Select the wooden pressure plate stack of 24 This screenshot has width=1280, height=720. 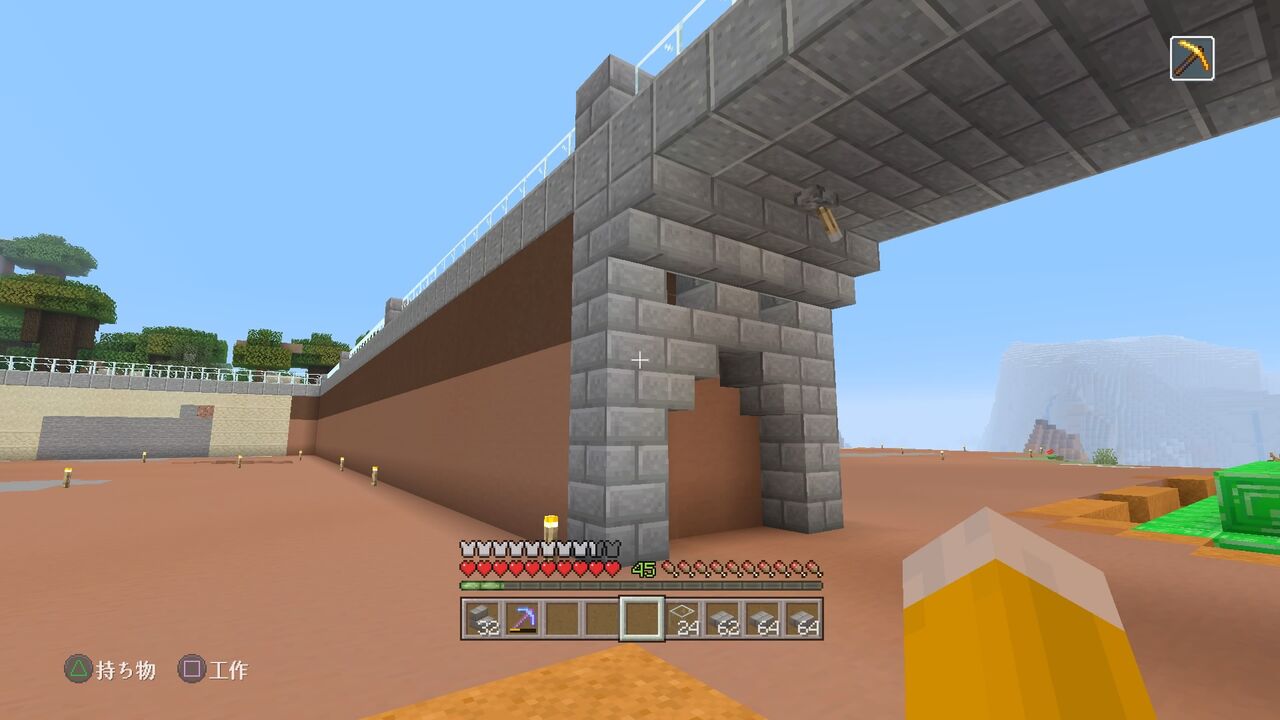click(684, 620)
